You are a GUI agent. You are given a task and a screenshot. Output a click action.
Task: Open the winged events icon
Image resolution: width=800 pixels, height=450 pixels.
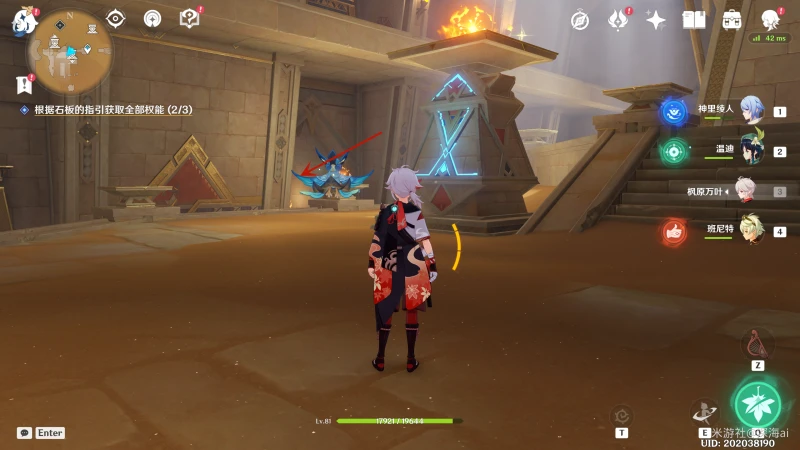618,20
